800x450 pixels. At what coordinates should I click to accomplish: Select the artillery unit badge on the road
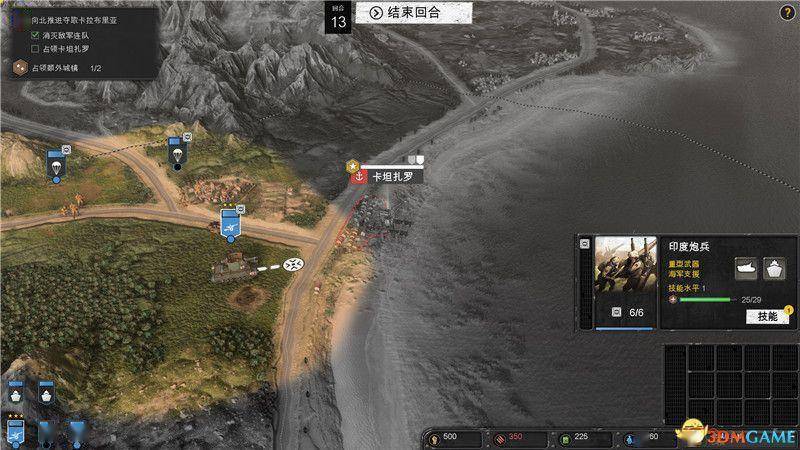(x=231, y=223)
